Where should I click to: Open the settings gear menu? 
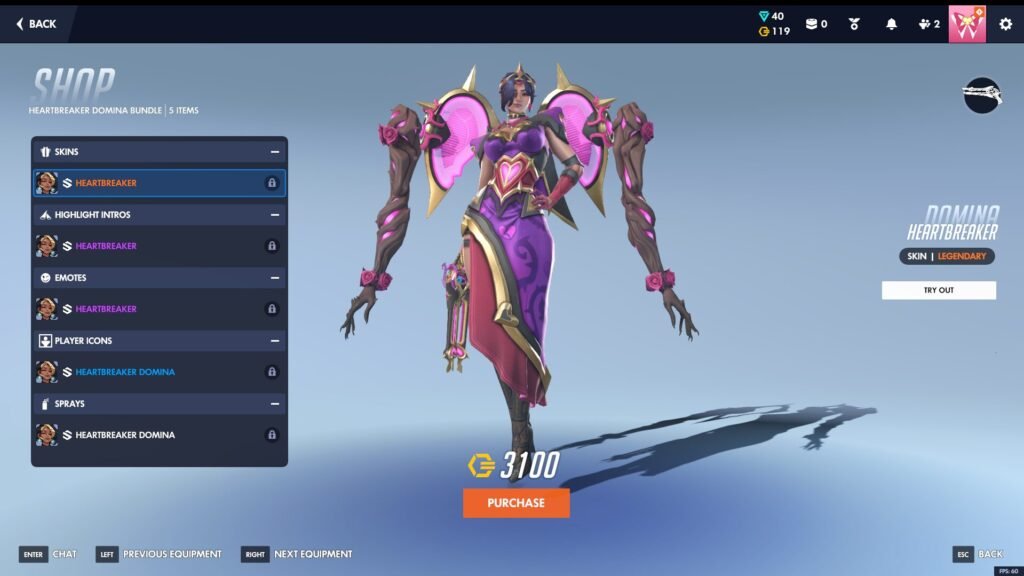pos(1005,24)
